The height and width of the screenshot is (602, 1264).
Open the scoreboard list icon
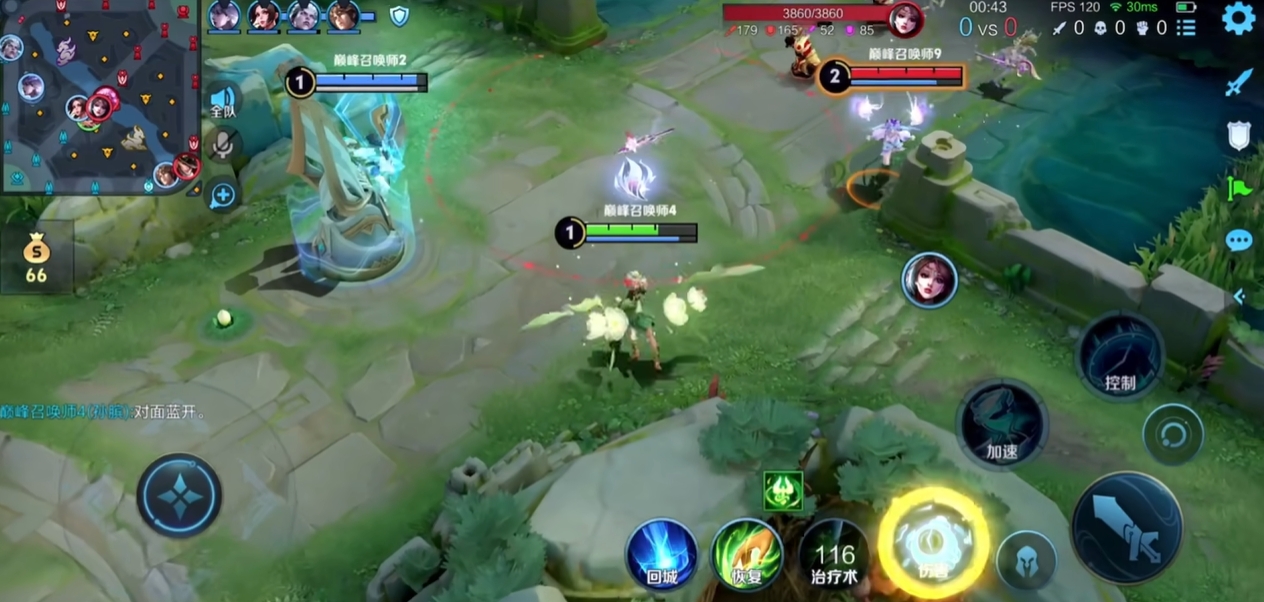click(x=1186, y=28)
